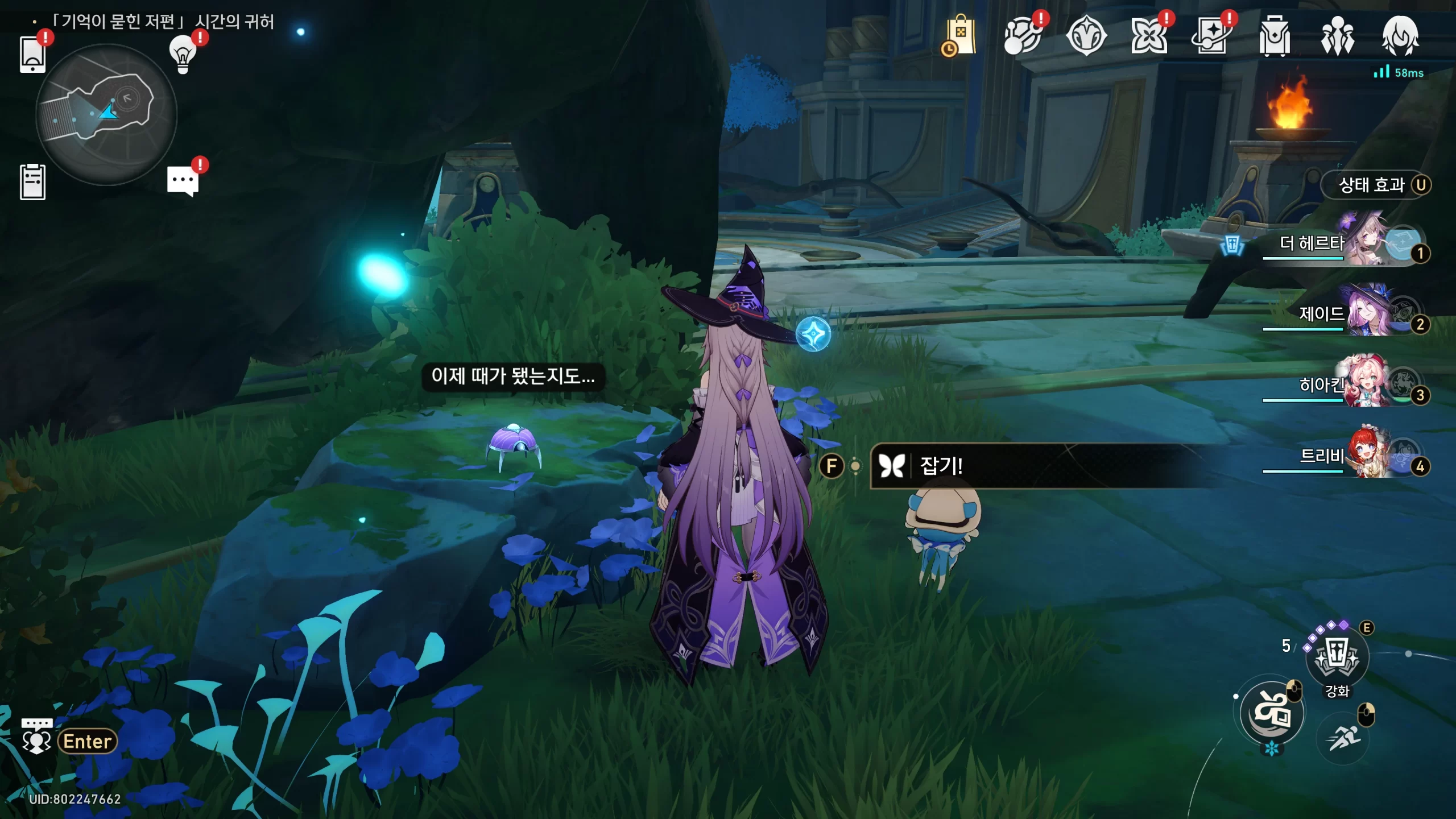Open the lightbulb tips icon
The image size is (1456, 819).
(x=183, y=55)
